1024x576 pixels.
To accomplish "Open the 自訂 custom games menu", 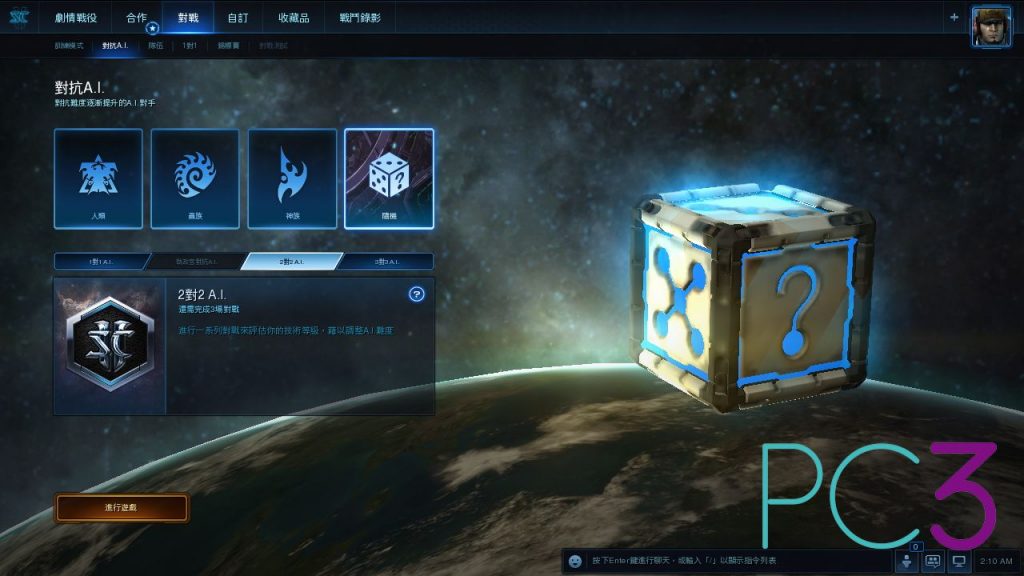I will pos(238,18).
